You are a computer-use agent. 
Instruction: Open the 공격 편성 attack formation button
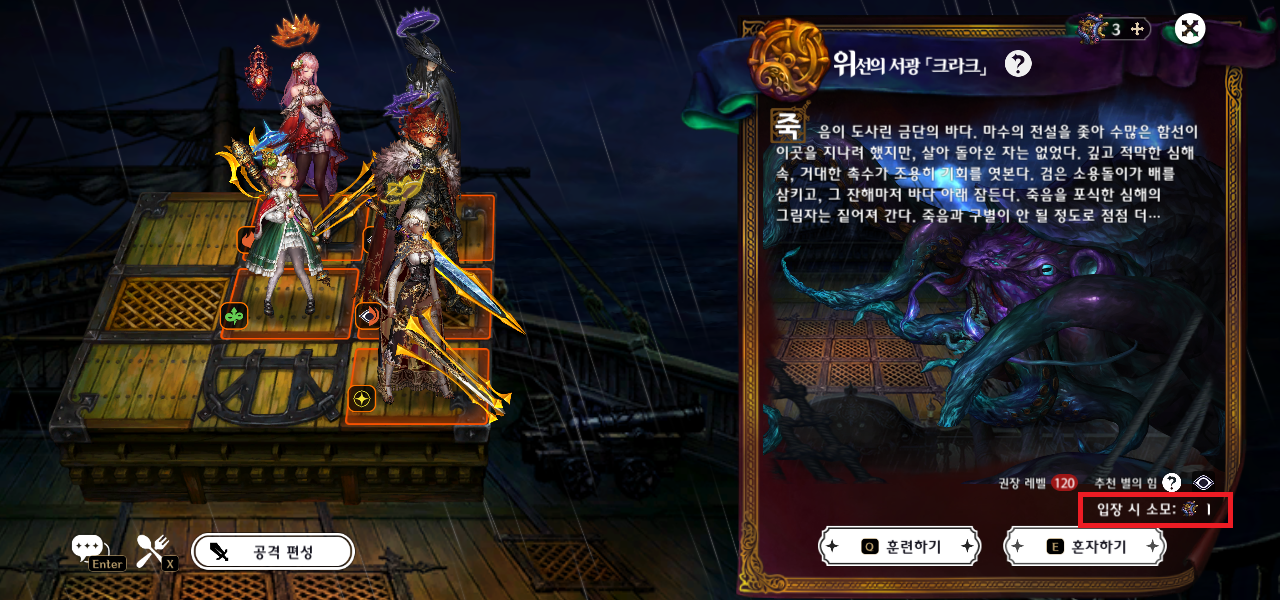pyautogui.click(x=273, y=551)
